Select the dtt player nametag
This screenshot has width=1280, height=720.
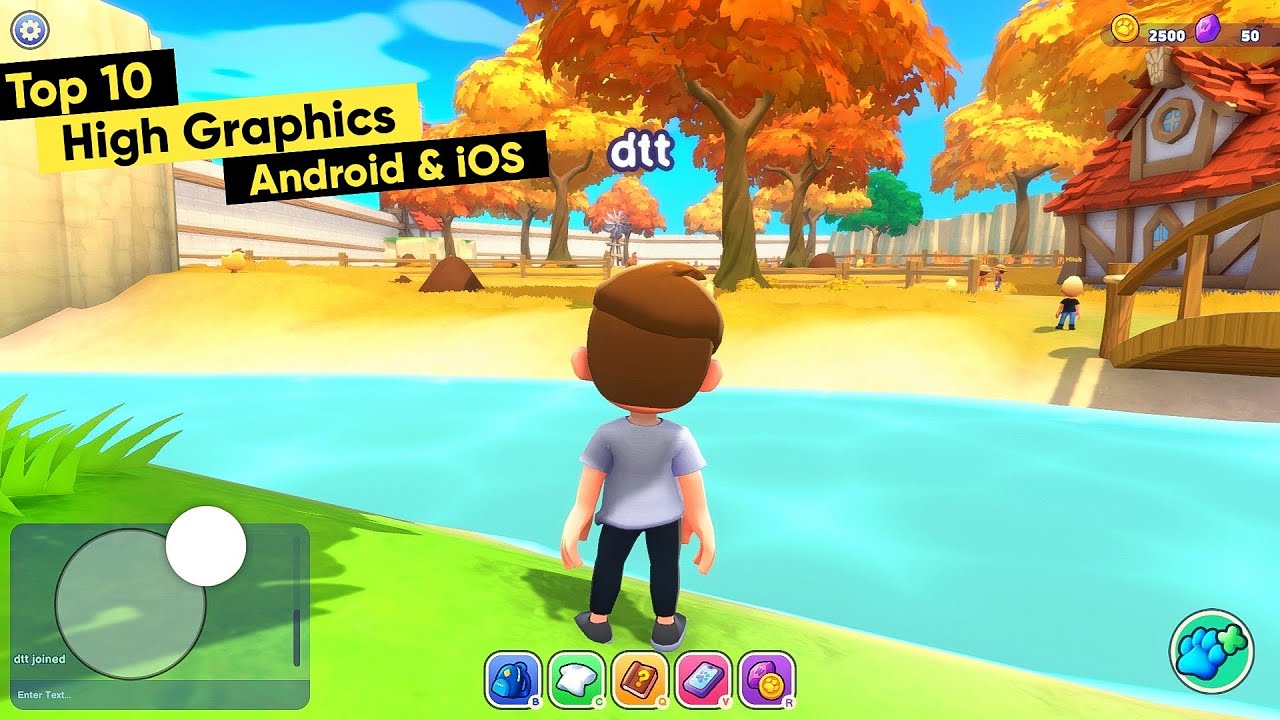coord(640,150)
